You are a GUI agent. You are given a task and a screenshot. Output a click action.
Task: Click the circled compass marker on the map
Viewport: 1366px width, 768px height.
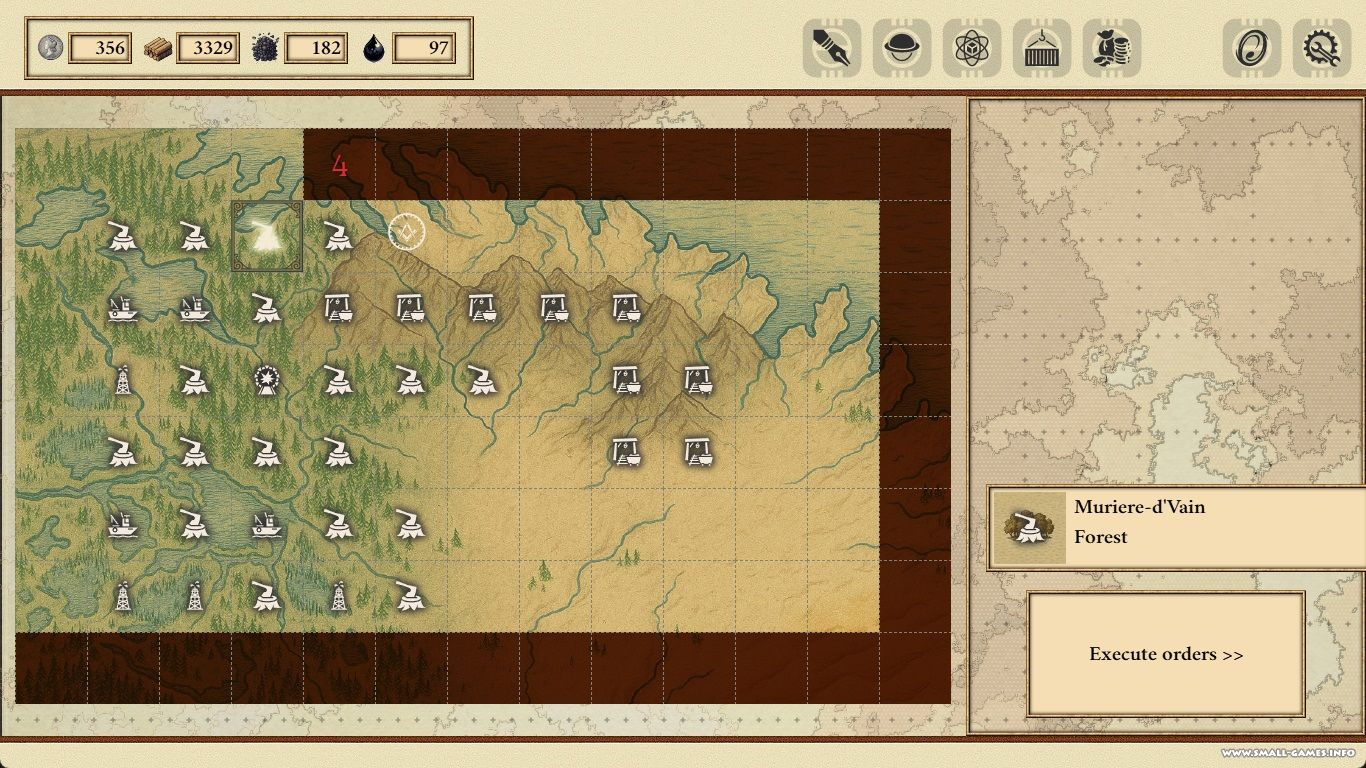point(407,232)
